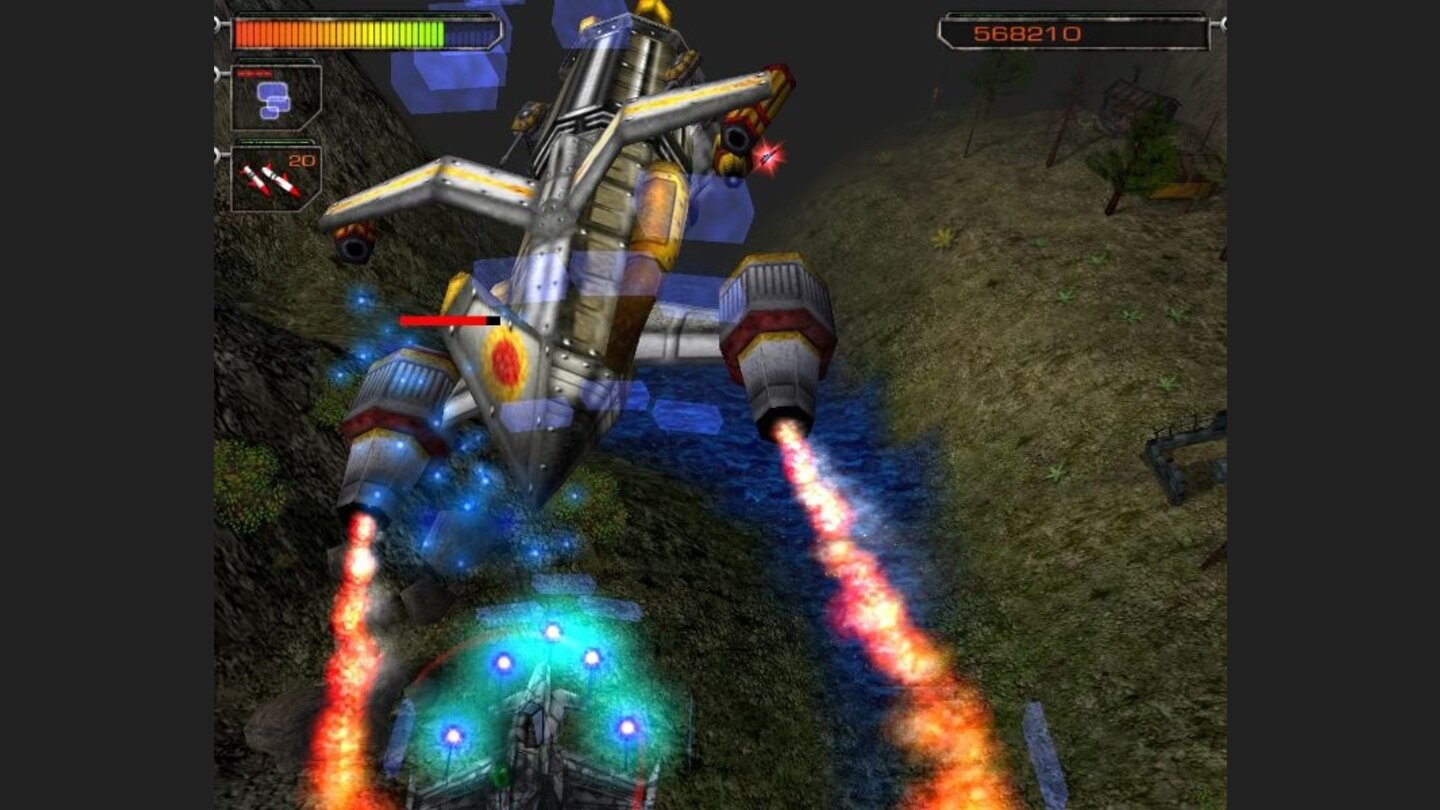Select the blue shield weapon icon in HUD
This screenshot has height=810, width=1440.
275,98
